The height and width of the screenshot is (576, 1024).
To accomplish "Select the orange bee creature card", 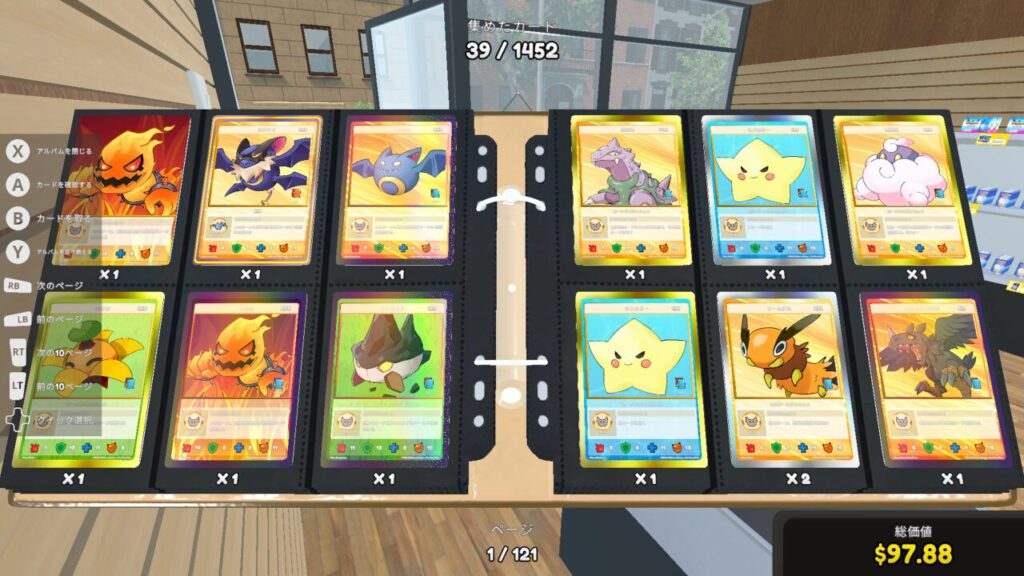I will point(776,380).
